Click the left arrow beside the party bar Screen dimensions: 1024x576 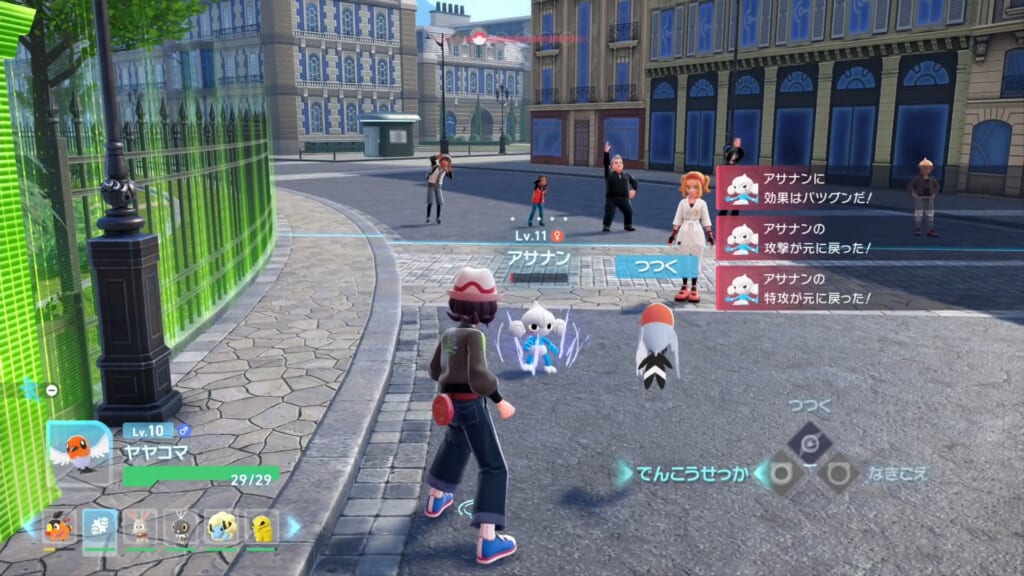pos(27,527)
